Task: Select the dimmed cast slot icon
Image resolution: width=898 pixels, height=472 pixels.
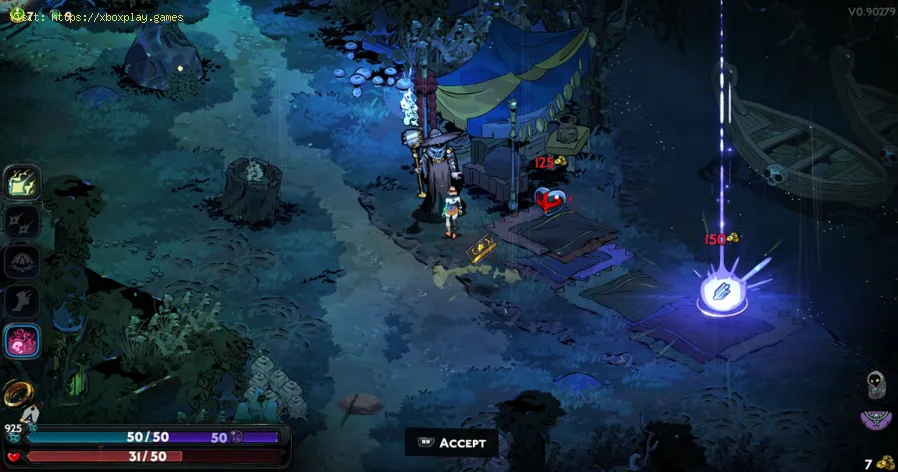Action: [23, 261]
